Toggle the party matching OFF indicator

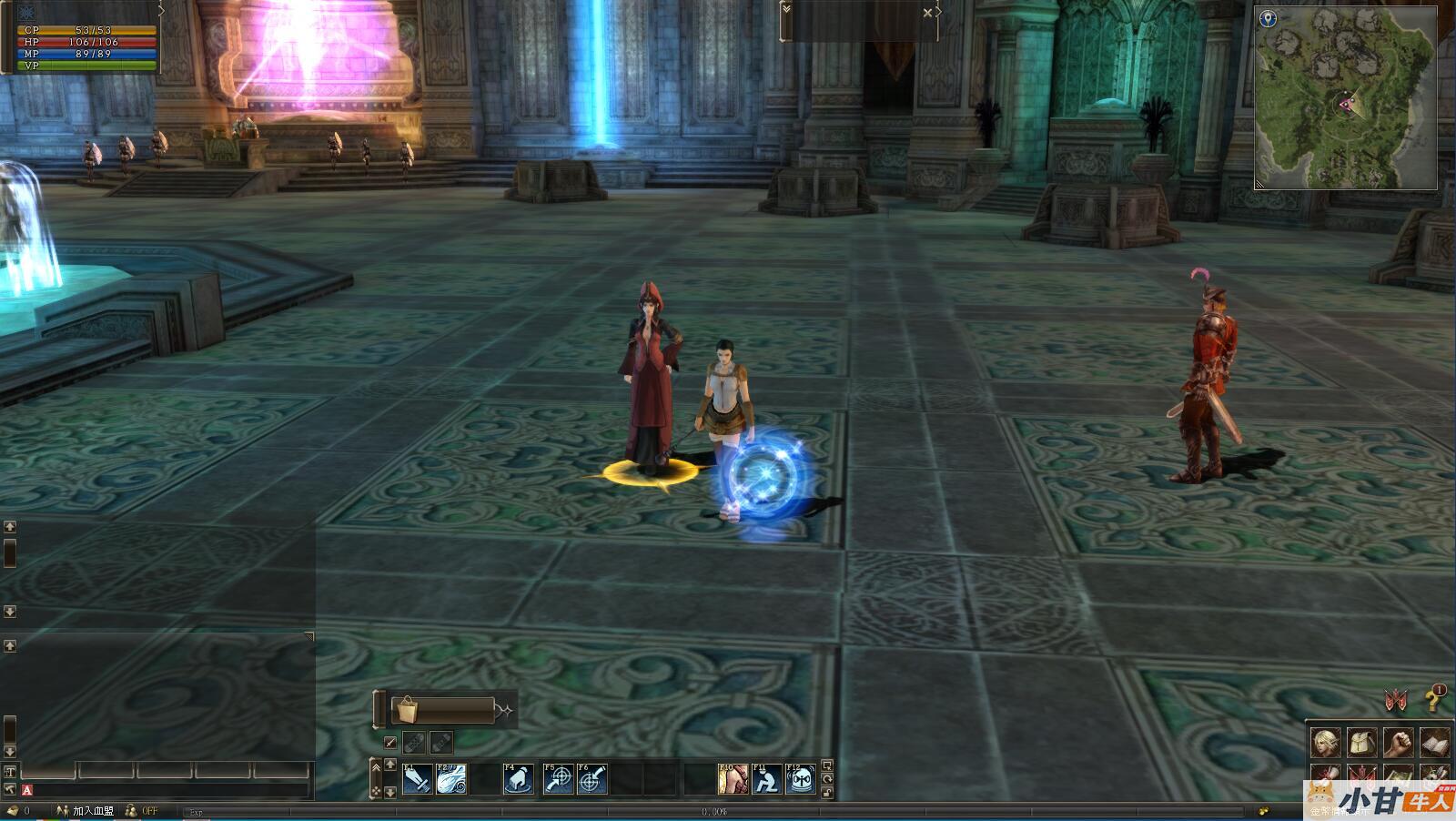point(142,810)
